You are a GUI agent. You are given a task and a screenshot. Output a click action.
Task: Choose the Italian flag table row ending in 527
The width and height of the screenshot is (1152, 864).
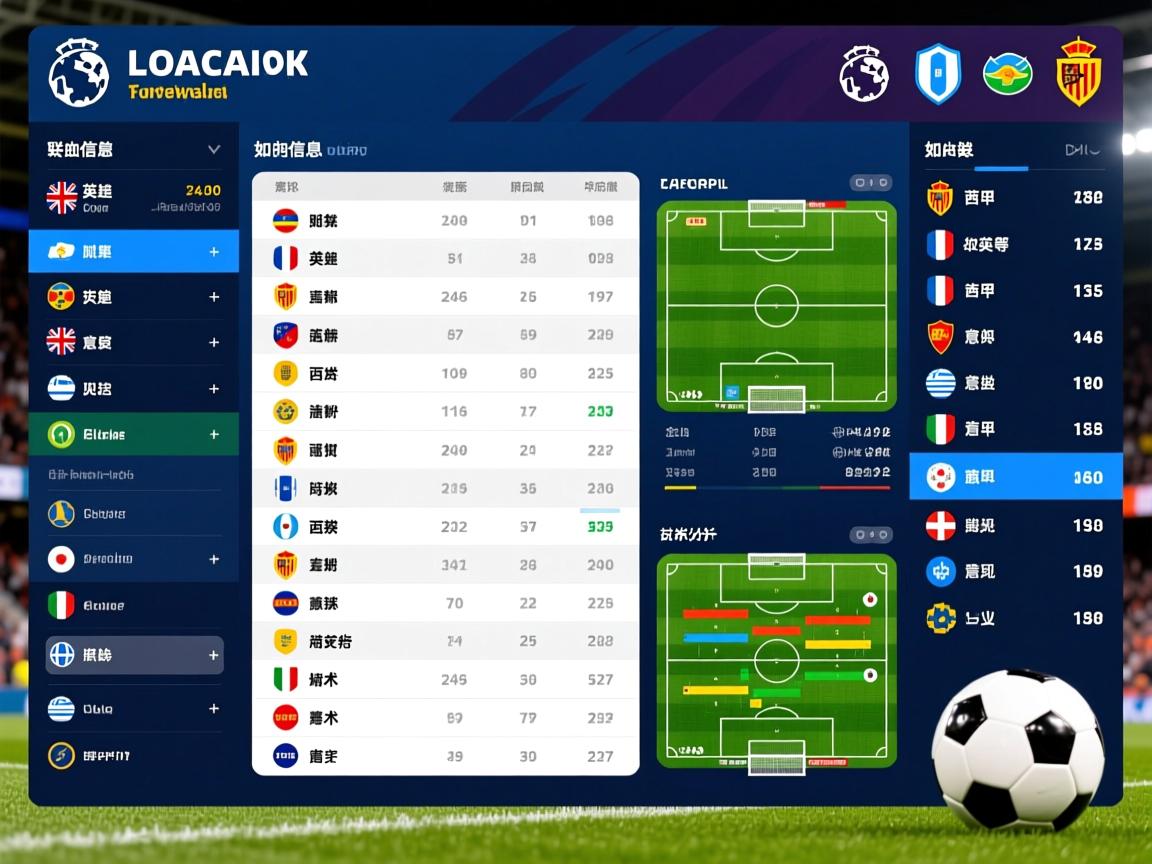click(445, 680)
